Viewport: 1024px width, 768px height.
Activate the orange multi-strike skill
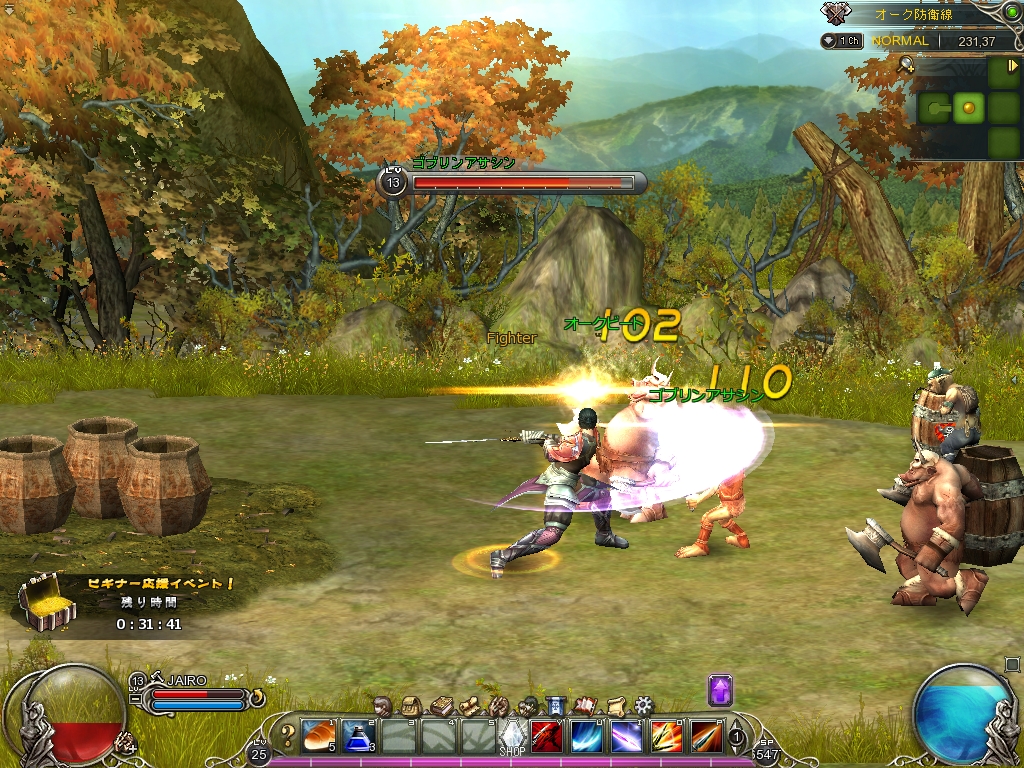[x=666, y=737]
